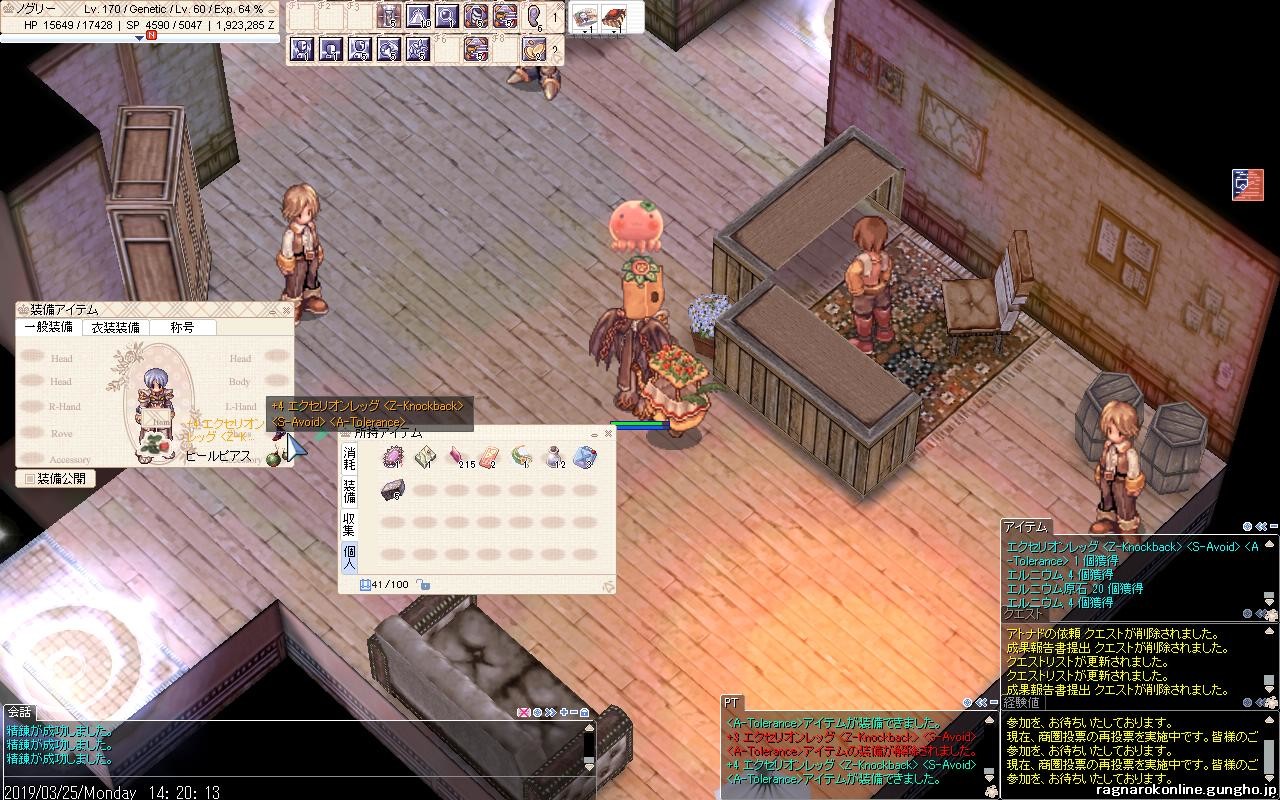The height and width of the screenshot is (800, 1280).
Task: Click the 会話 conversation chat tab
Action: pos(19,712)
